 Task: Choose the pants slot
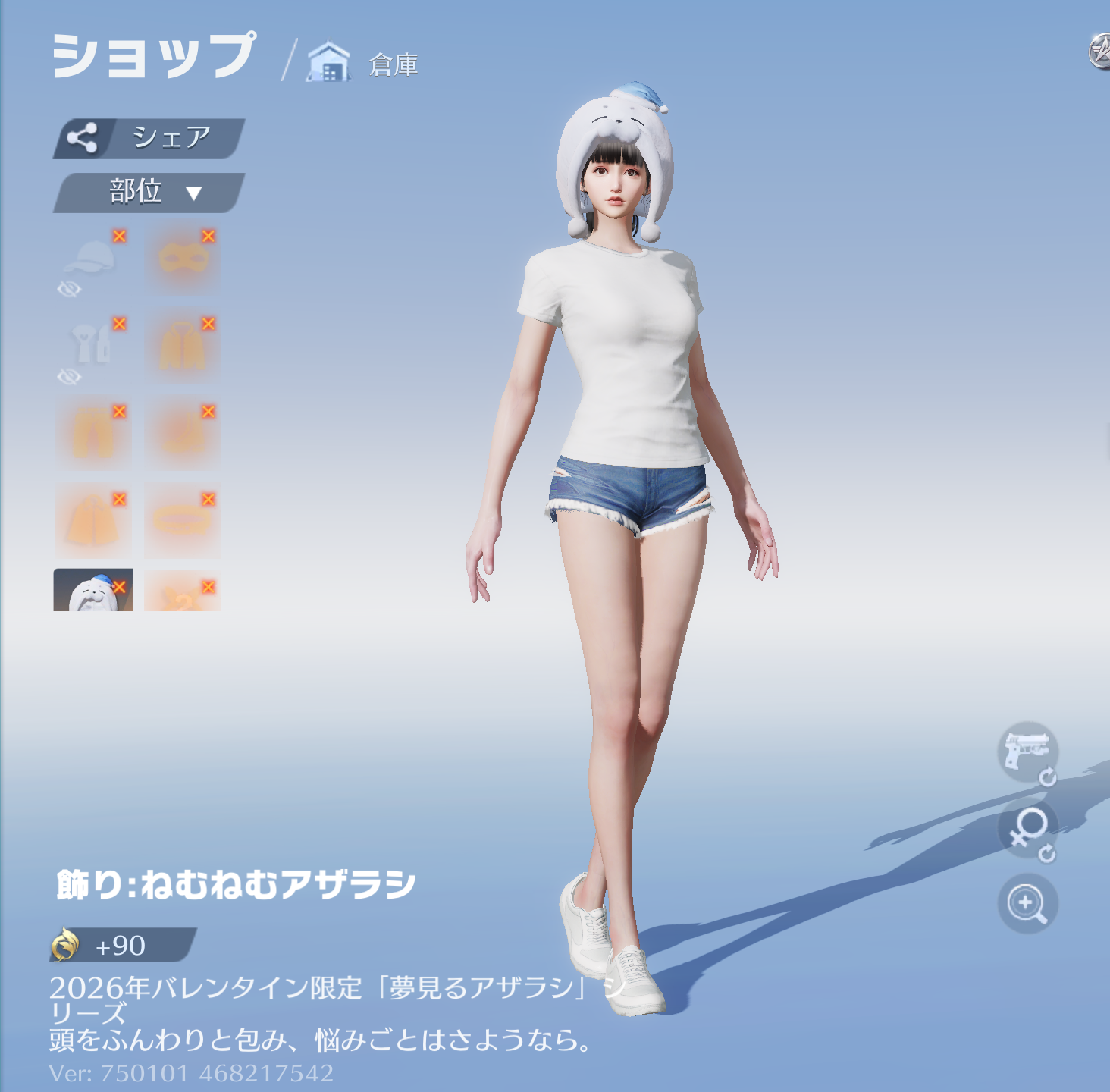coord(92,434)
